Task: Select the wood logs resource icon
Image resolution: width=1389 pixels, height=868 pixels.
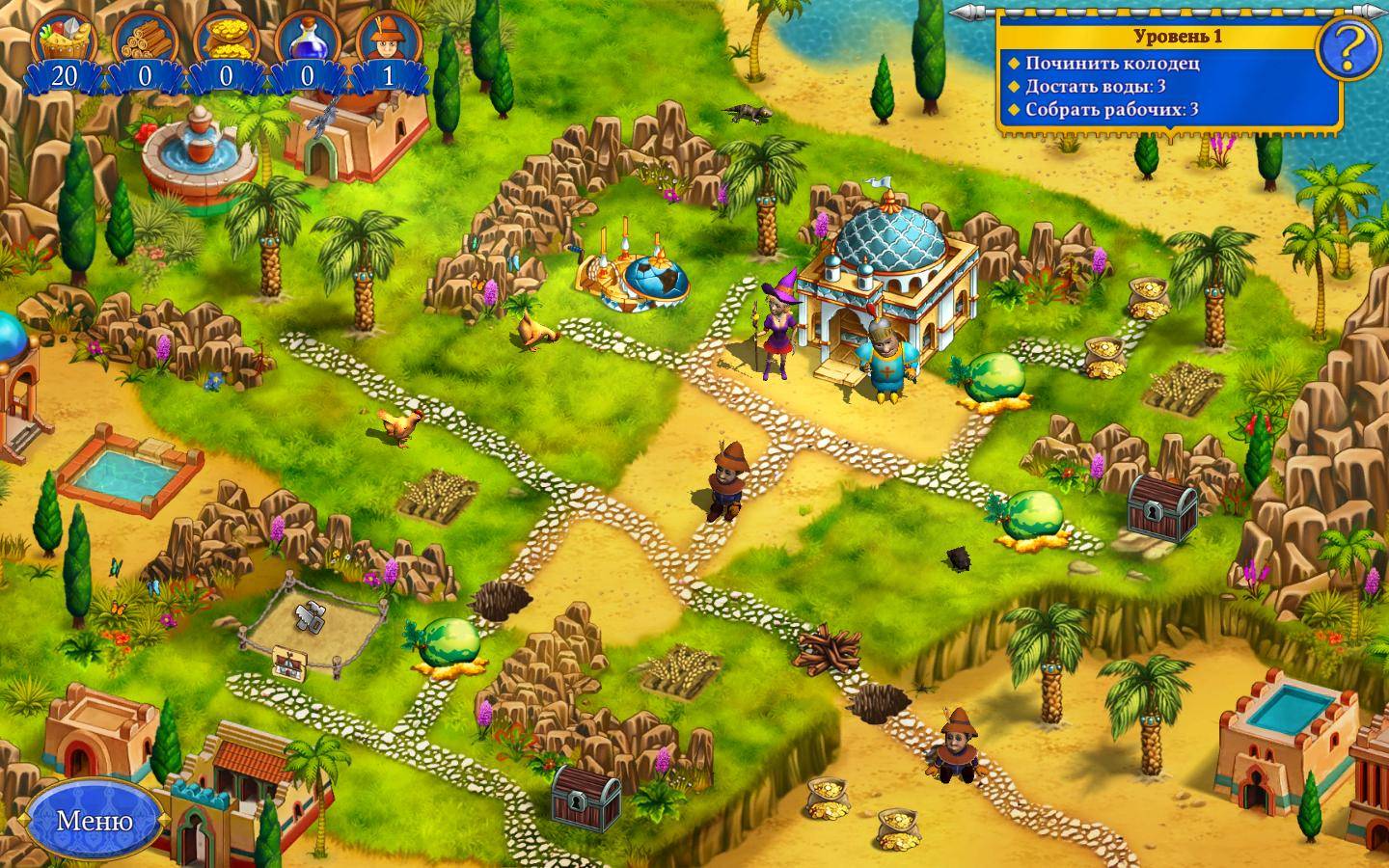Action: 145,41
